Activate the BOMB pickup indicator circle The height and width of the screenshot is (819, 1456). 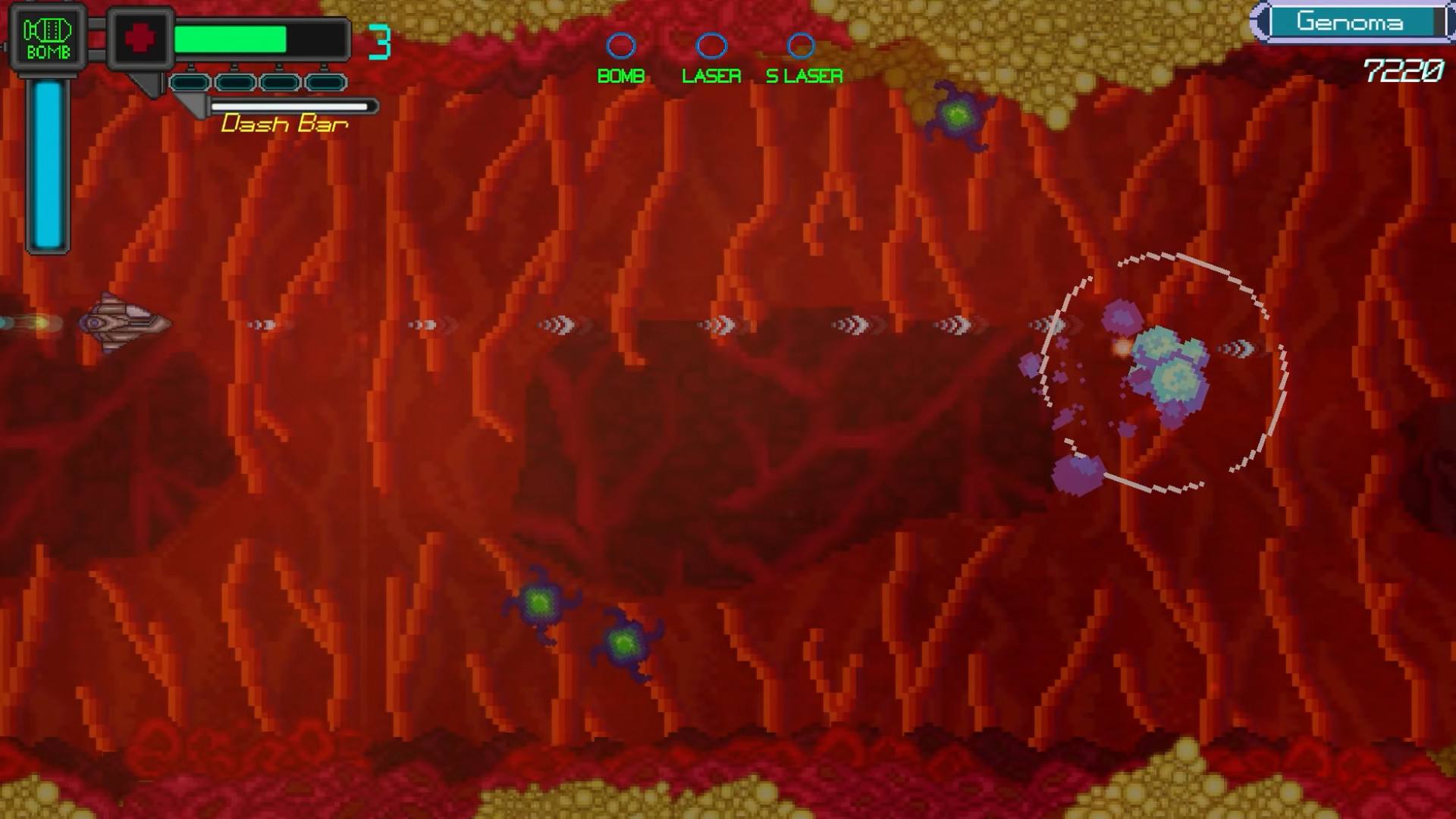pos(622,47)
